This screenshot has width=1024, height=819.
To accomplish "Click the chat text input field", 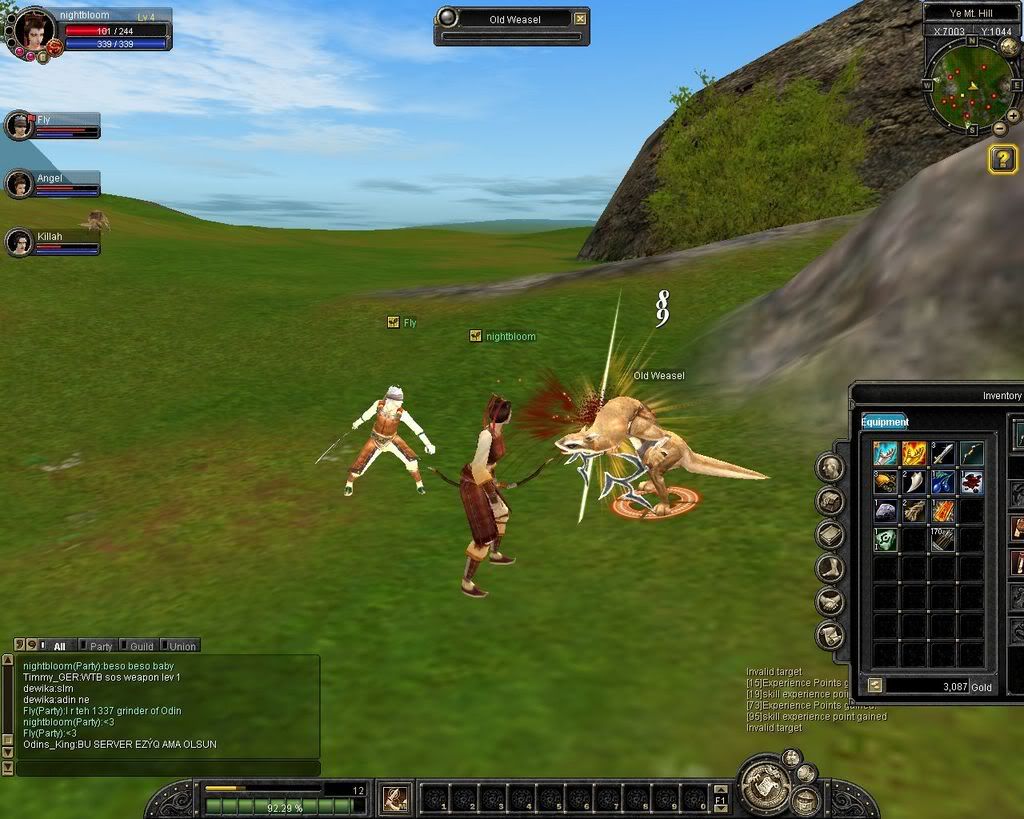I will tap(168, 768).
